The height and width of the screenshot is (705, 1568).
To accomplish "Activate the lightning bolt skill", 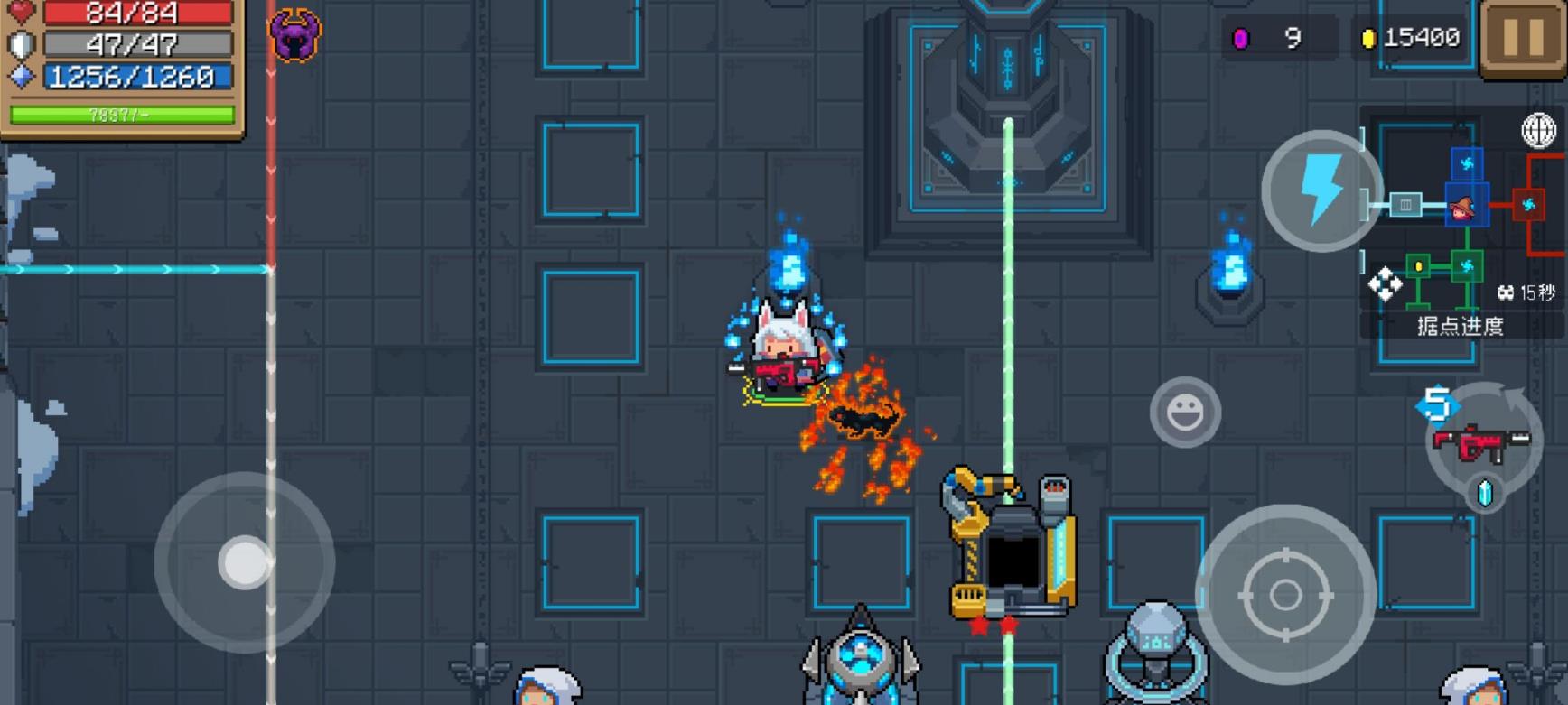I will point(1321,190).
